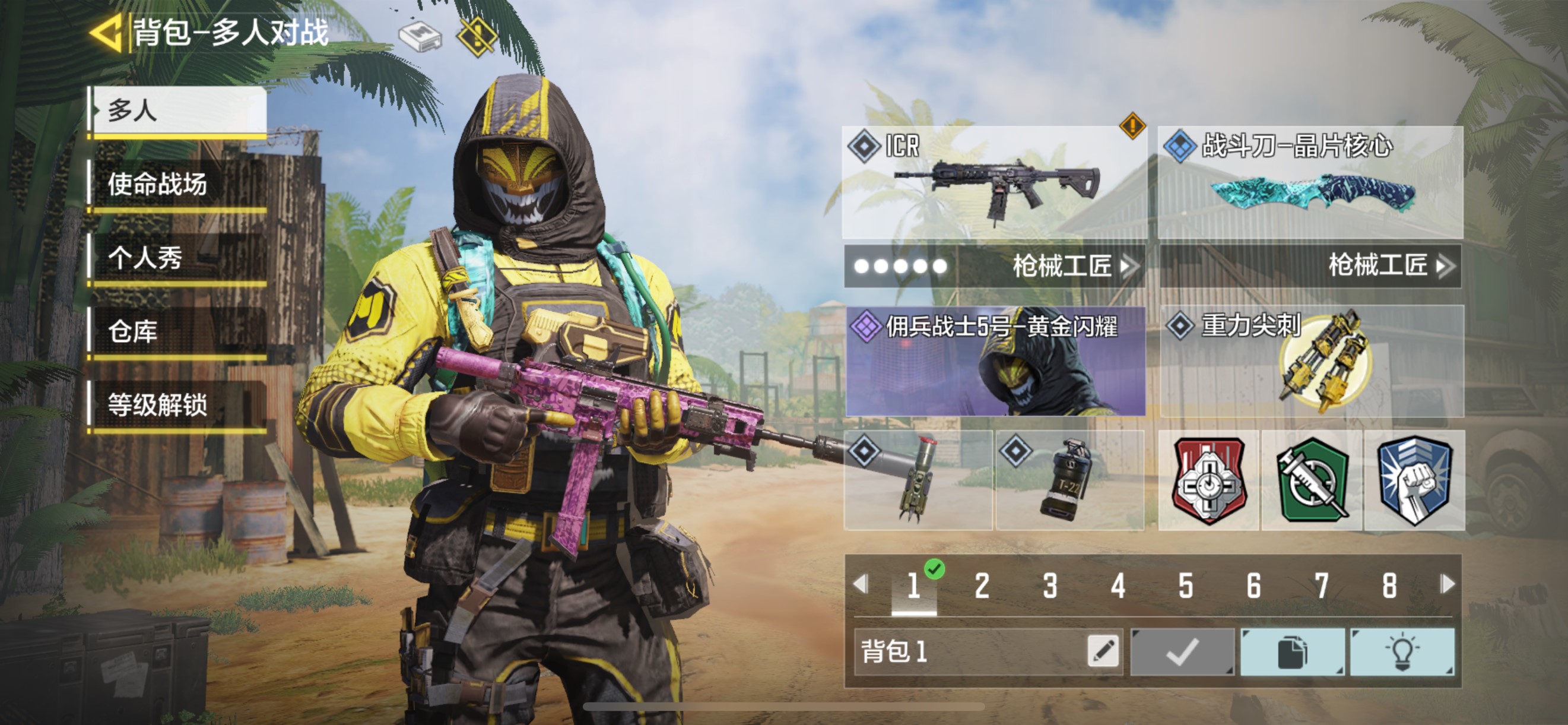This screenshot has width=1568, height=725.
Task: Change the smoke grenade tactical slot
Action: click(x=1069, y=480)
